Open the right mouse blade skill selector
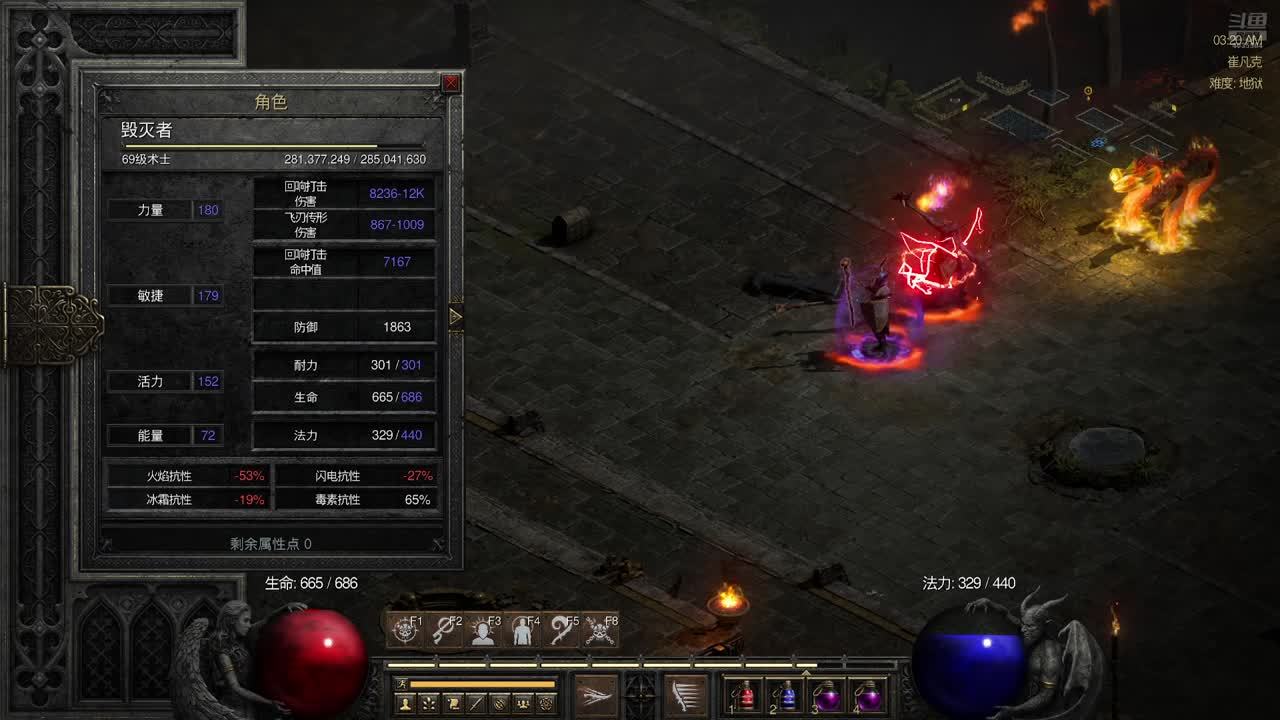 click(686, 694)
